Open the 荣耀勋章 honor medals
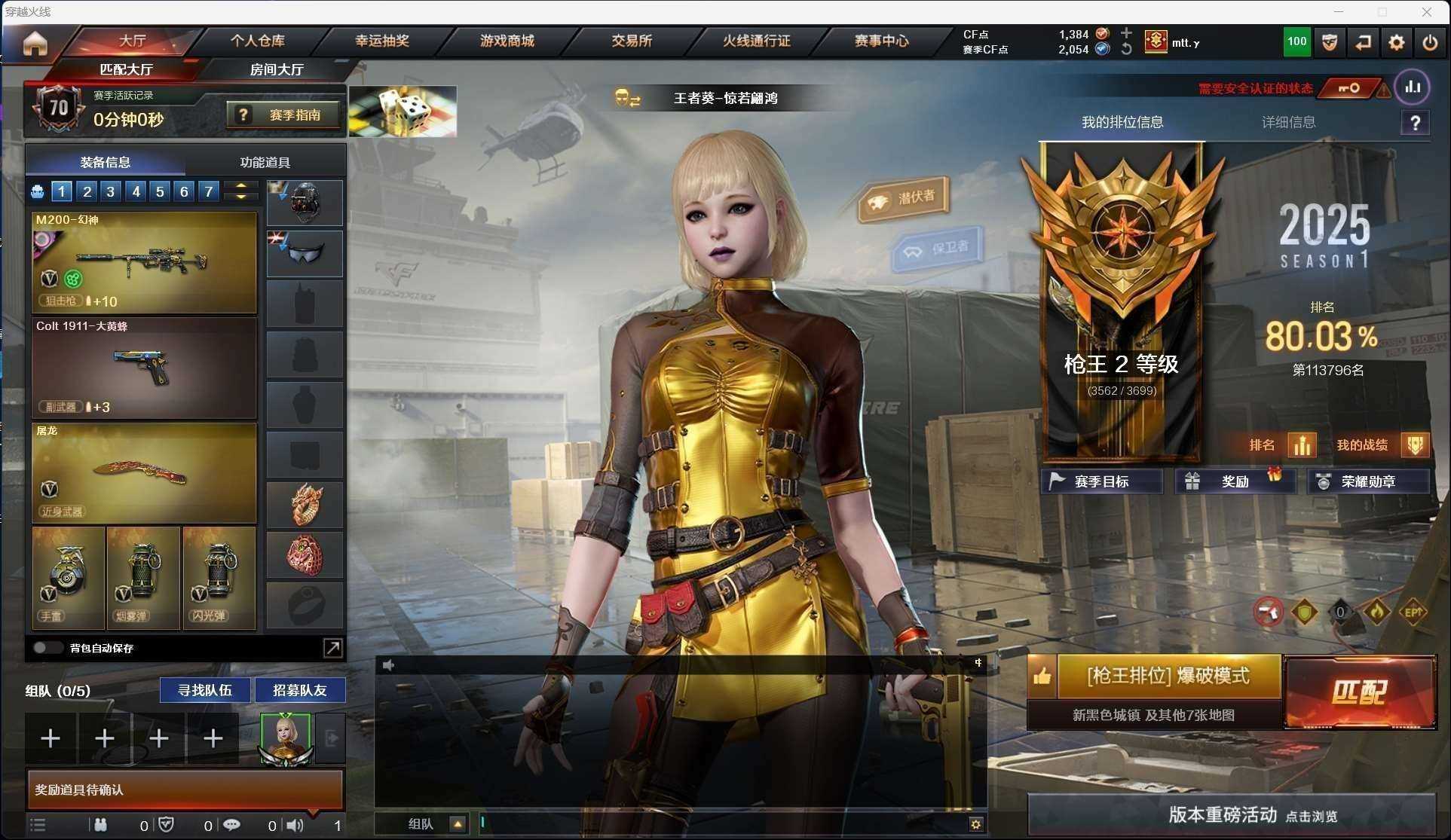1451x840 pixels. pos(1367,481)
